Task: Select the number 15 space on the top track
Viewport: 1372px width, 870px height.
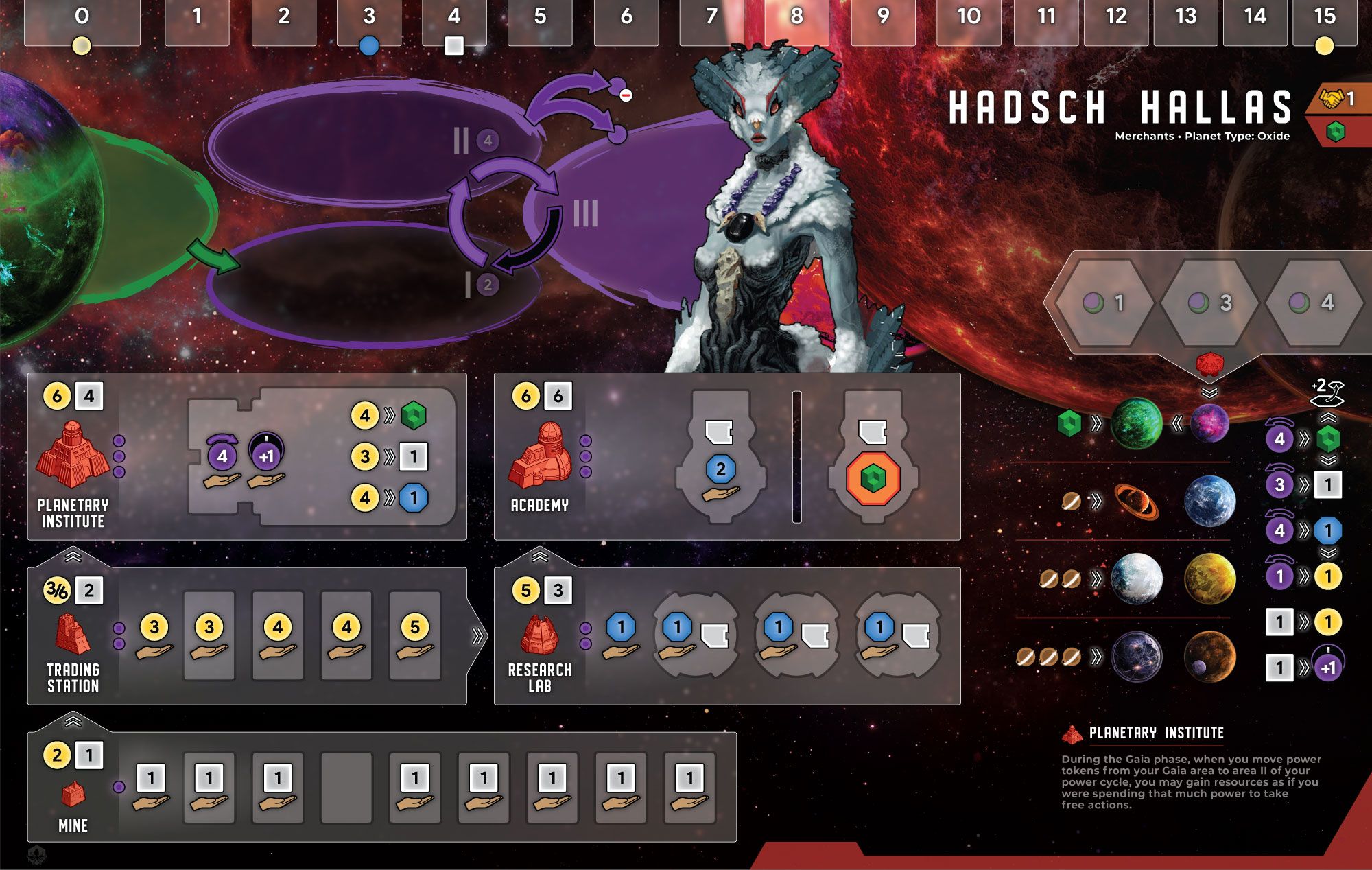Action: pyautogui.click(x=1324, y=21)
